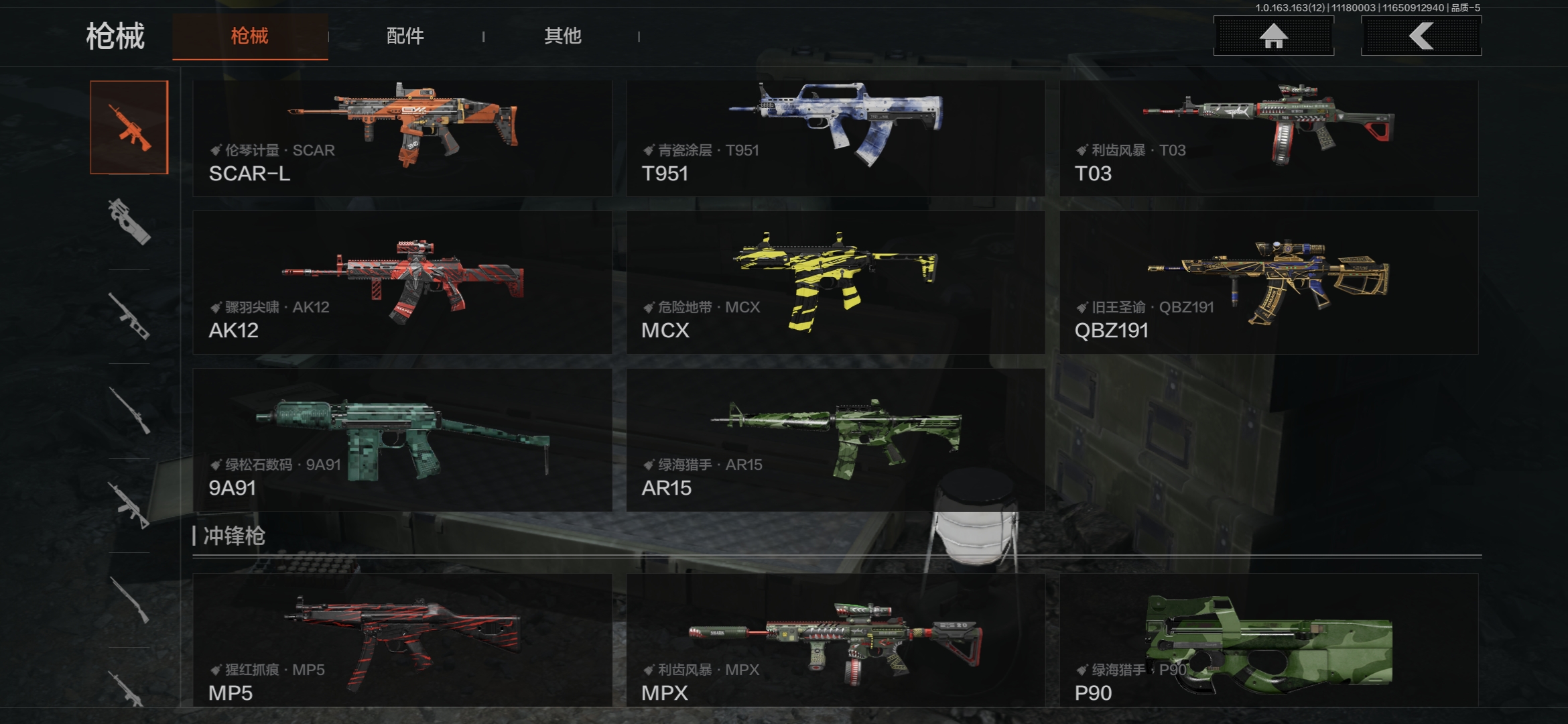Select the orange assault rifle category icon
The height and width of the screenshot is (724, 1568).
point(129,127)
